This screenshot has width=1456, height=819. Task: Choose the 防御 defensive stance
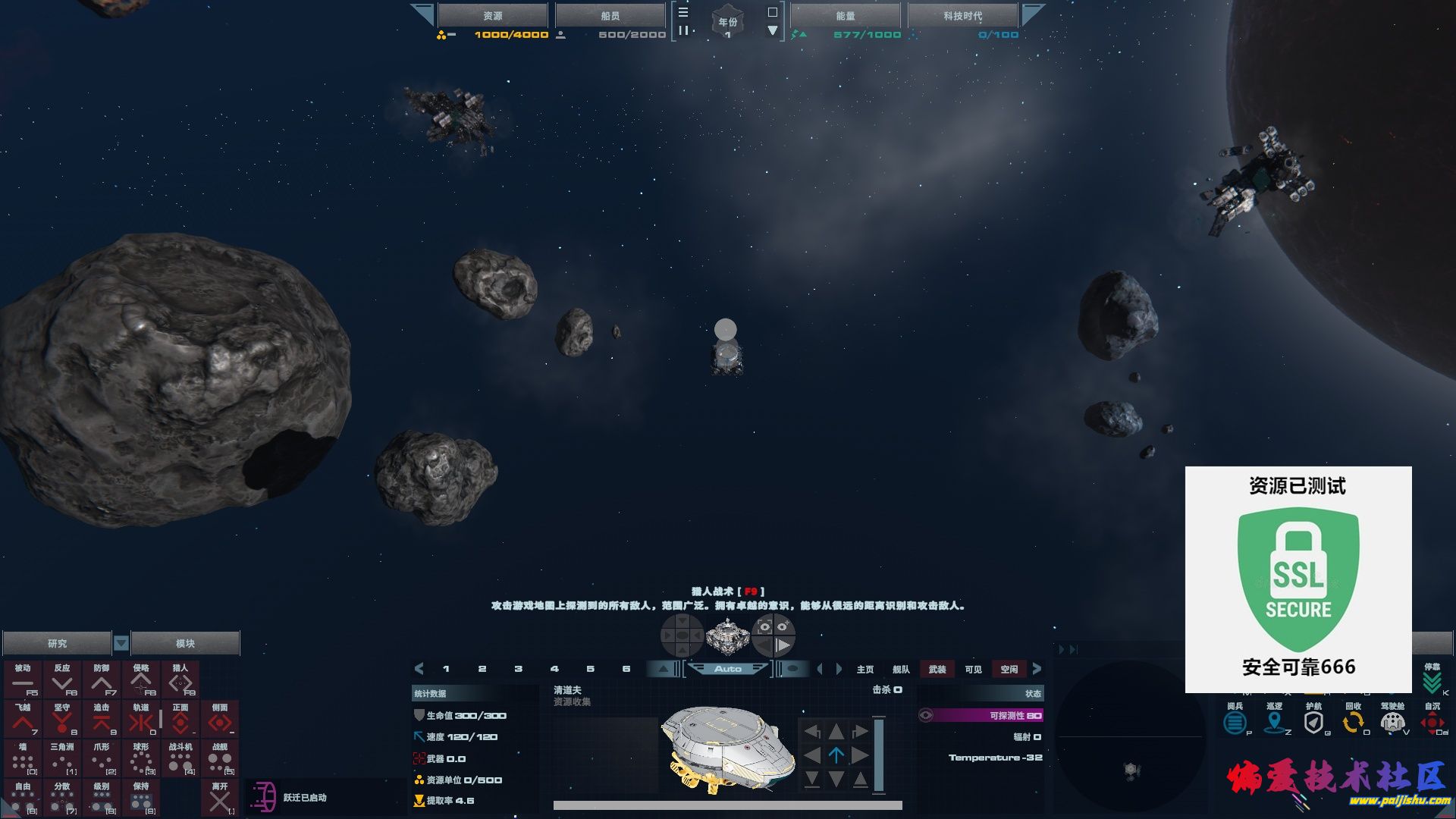[x=102, y=679]
